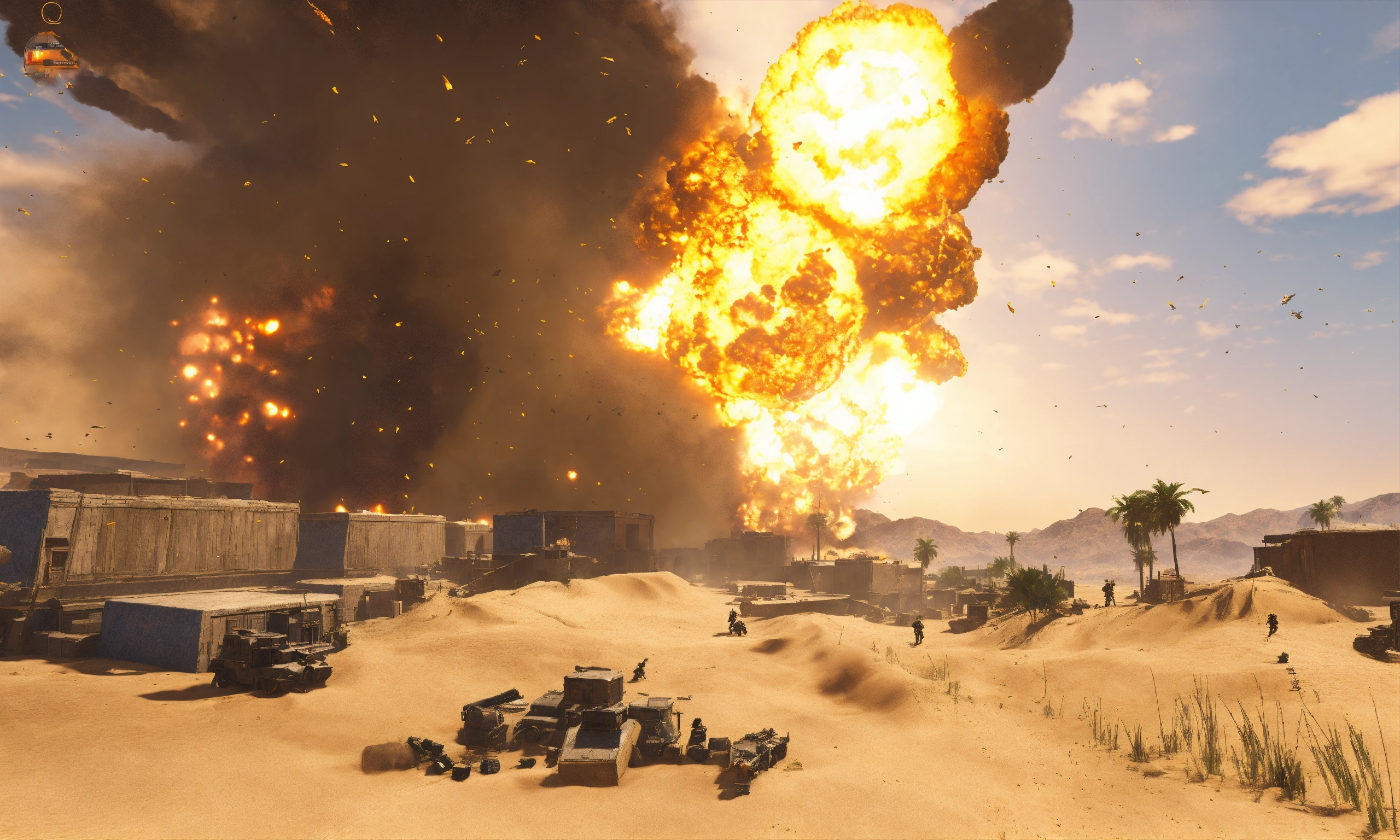1400x840 pixels.
Task: Click the golden ring icon
Action: coord(51,12)
